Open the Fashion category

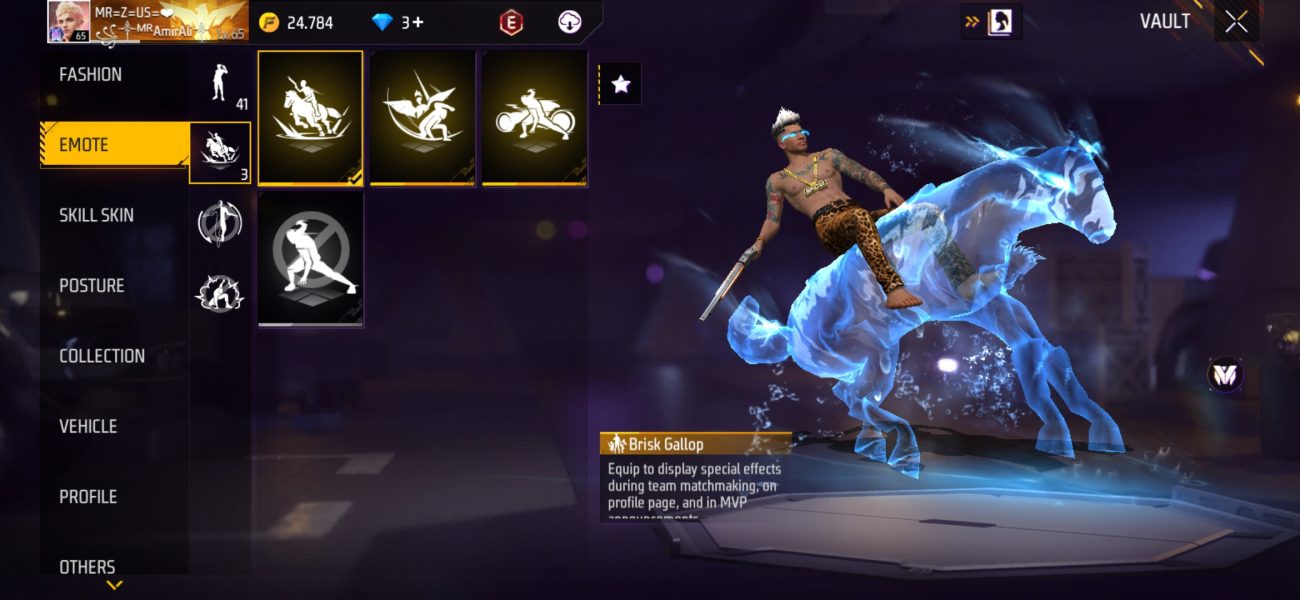[91, 75]
